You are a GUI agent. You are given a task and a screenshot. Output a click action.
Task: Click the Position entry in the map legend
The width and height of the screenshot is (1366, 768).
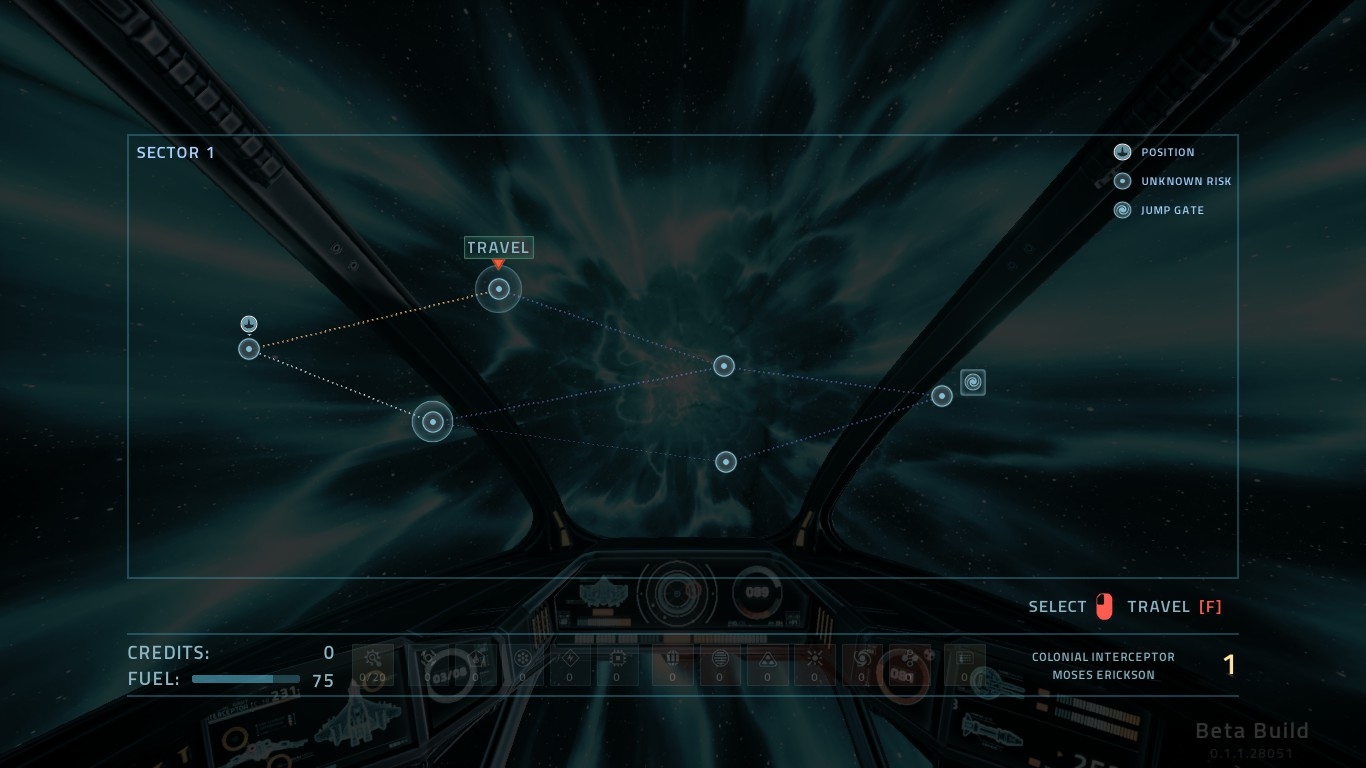click(x=1155, y=152)
